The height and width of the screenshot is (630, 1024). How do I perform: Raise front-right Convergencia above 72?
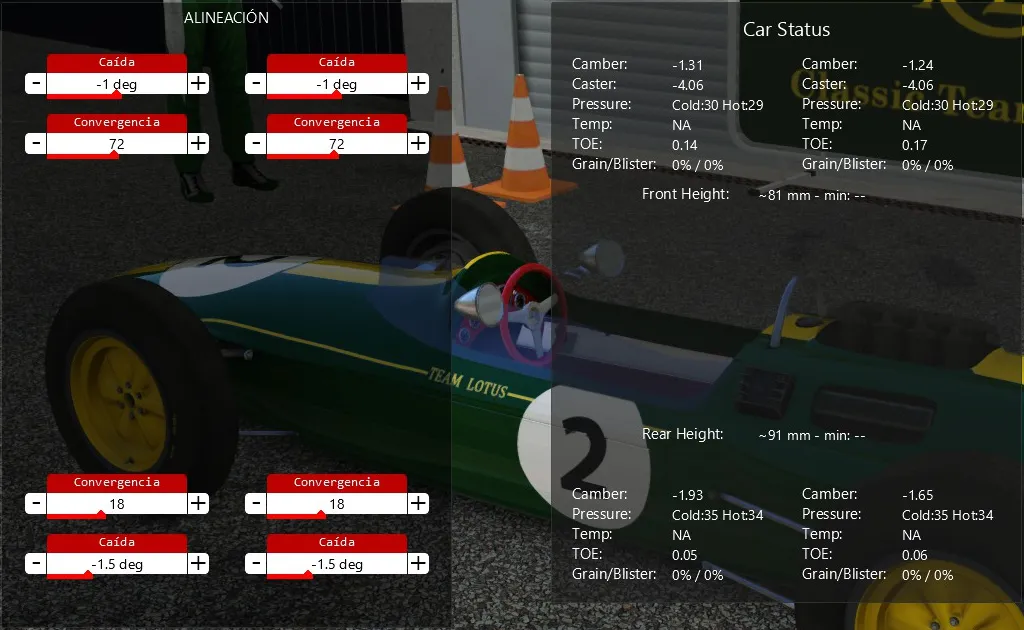click(418, 144)
